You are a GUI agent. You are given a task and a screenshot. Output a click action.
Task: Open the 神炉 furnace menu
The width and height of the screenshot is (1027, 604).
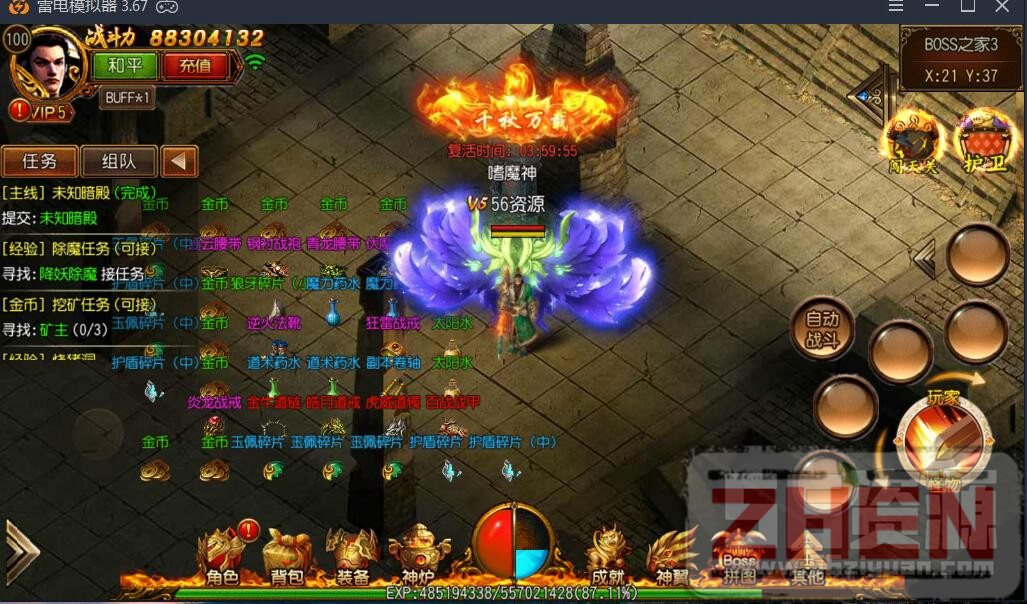pos(418,558)
